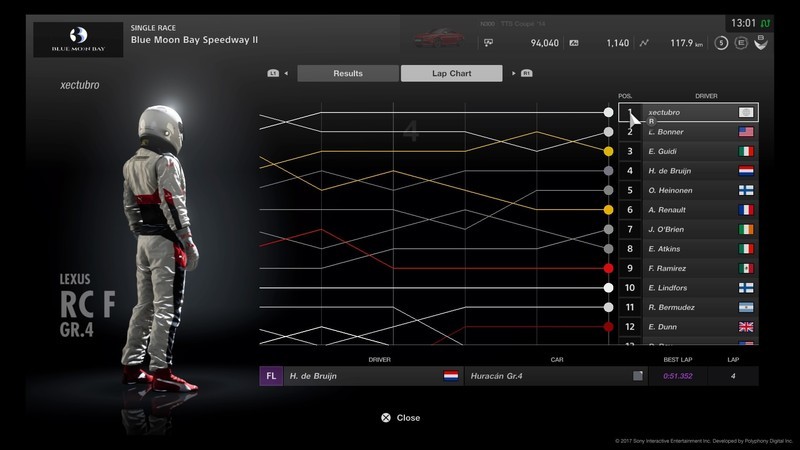The width and height of the screenshot is (800, 450).
Task: Select the fastest lap row for Huracán Gr.4
Action: (508, 376)
